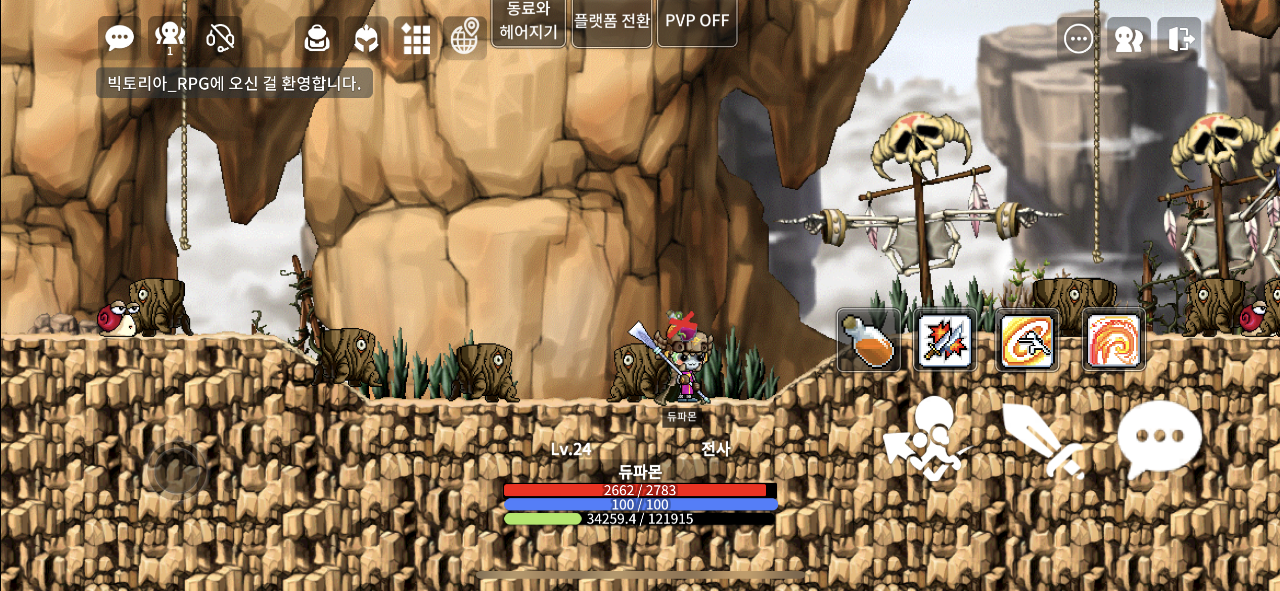Image resolution: width=1280 pixels, height=591 pixels.
Task: Open the three-dot more options button
Action: pos(1078,39)
